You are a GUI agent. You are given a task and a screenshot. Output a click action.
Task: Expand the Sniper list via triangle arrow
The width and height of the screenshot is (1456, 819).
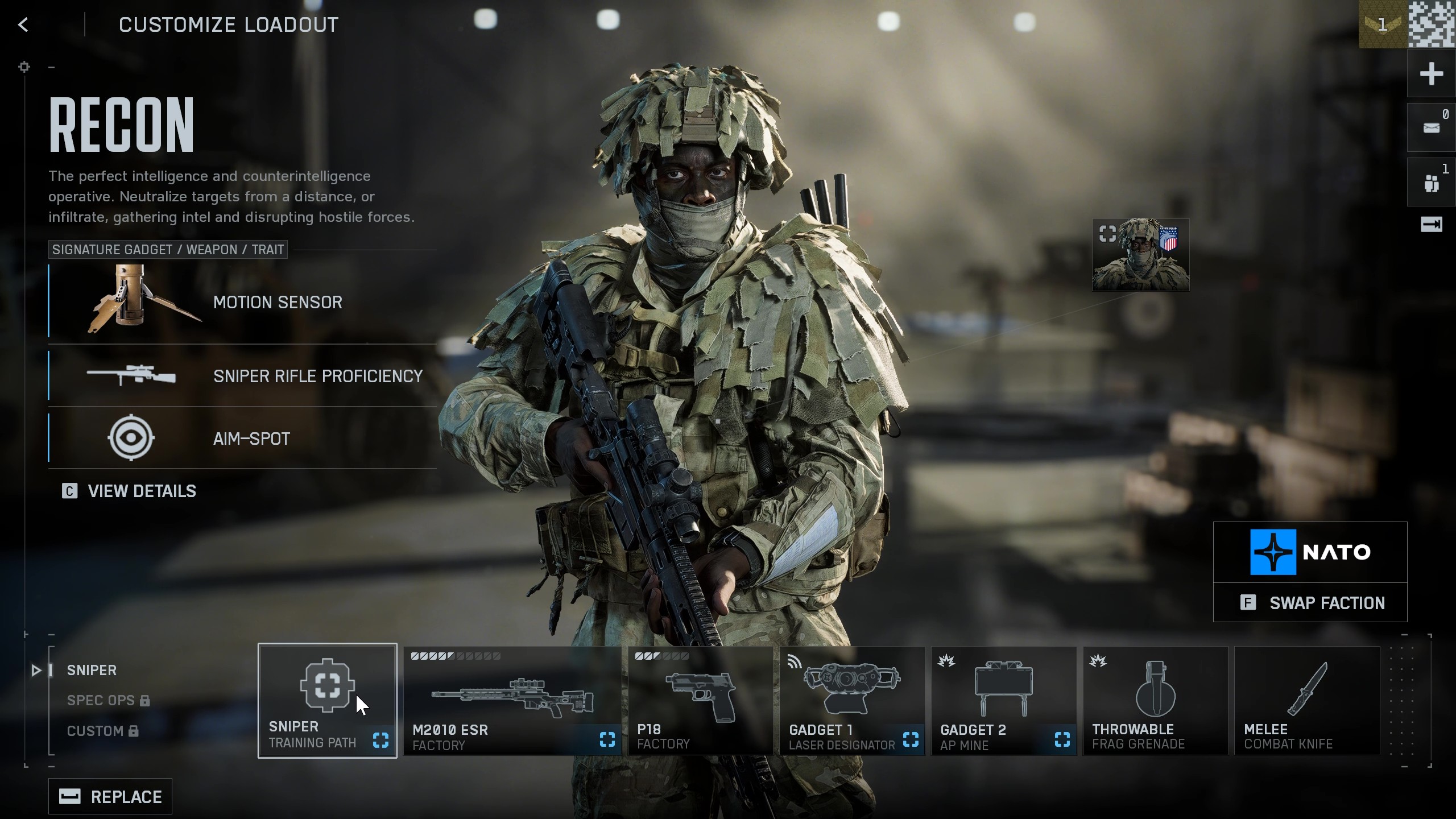(37, 671)
